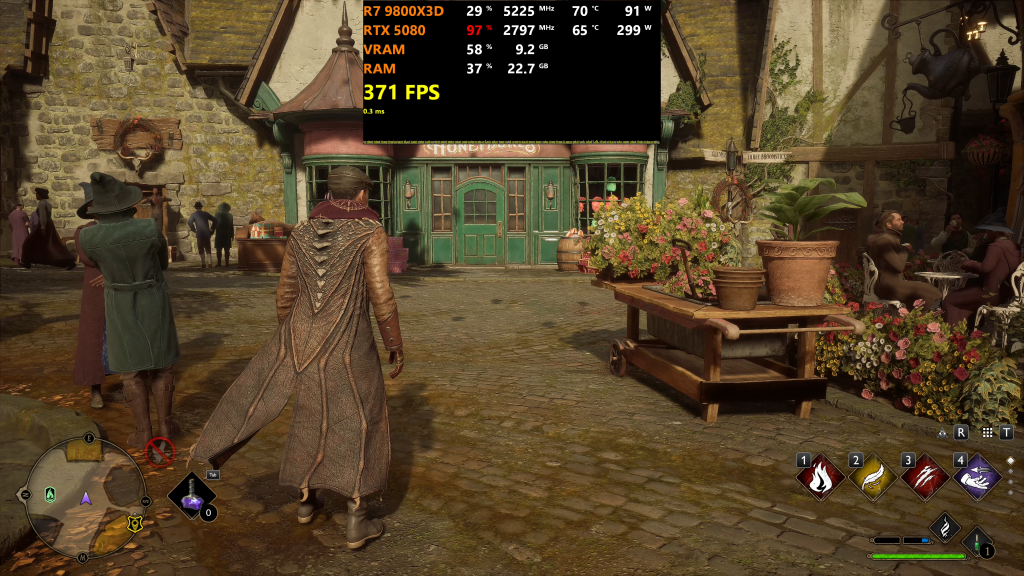Select the yellow feather Levioso spell
The width and height of the screenshot is (1024, 576).
[x=873, y=476]
